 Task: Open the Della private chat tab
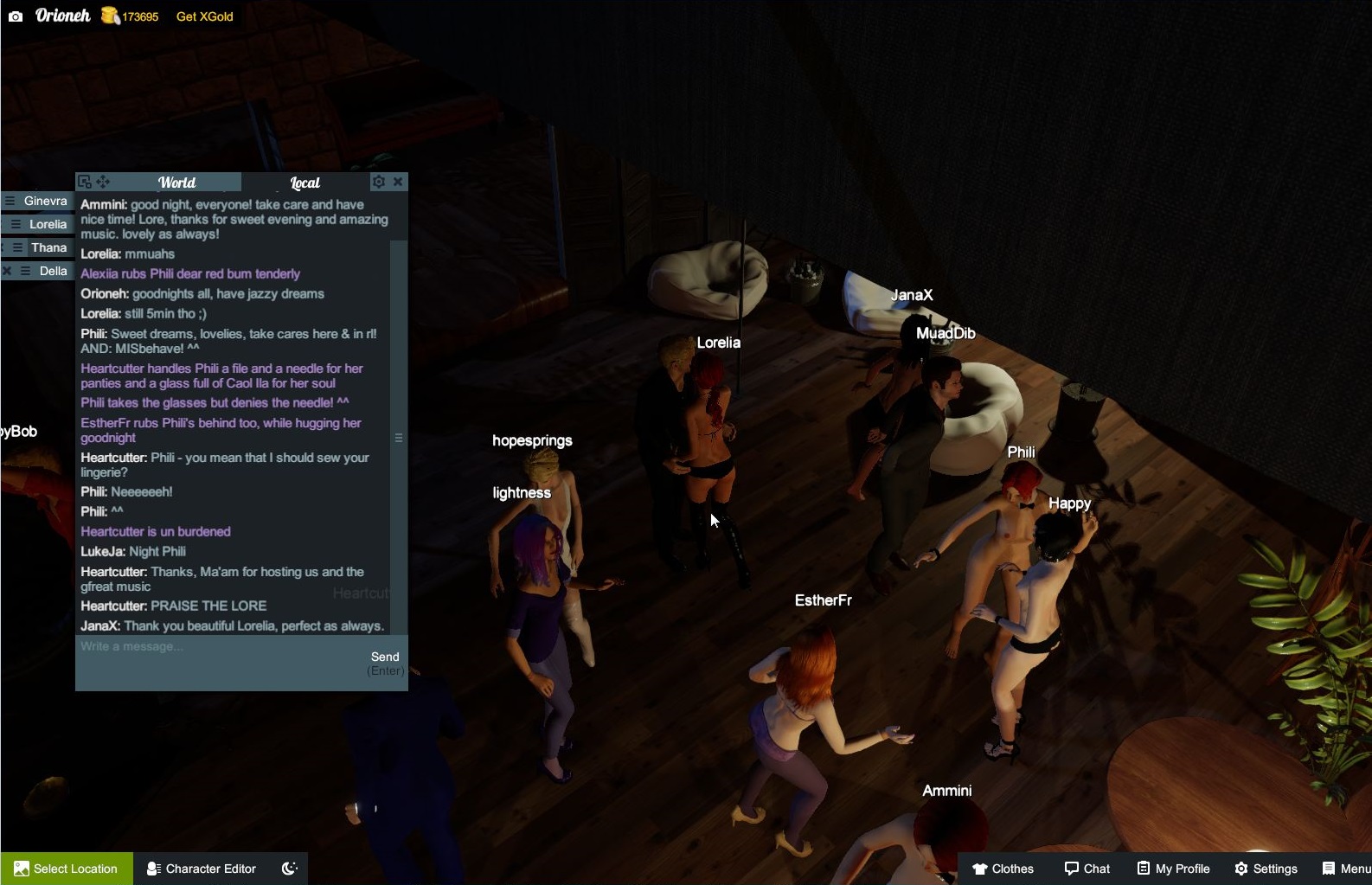click(53, 271)
